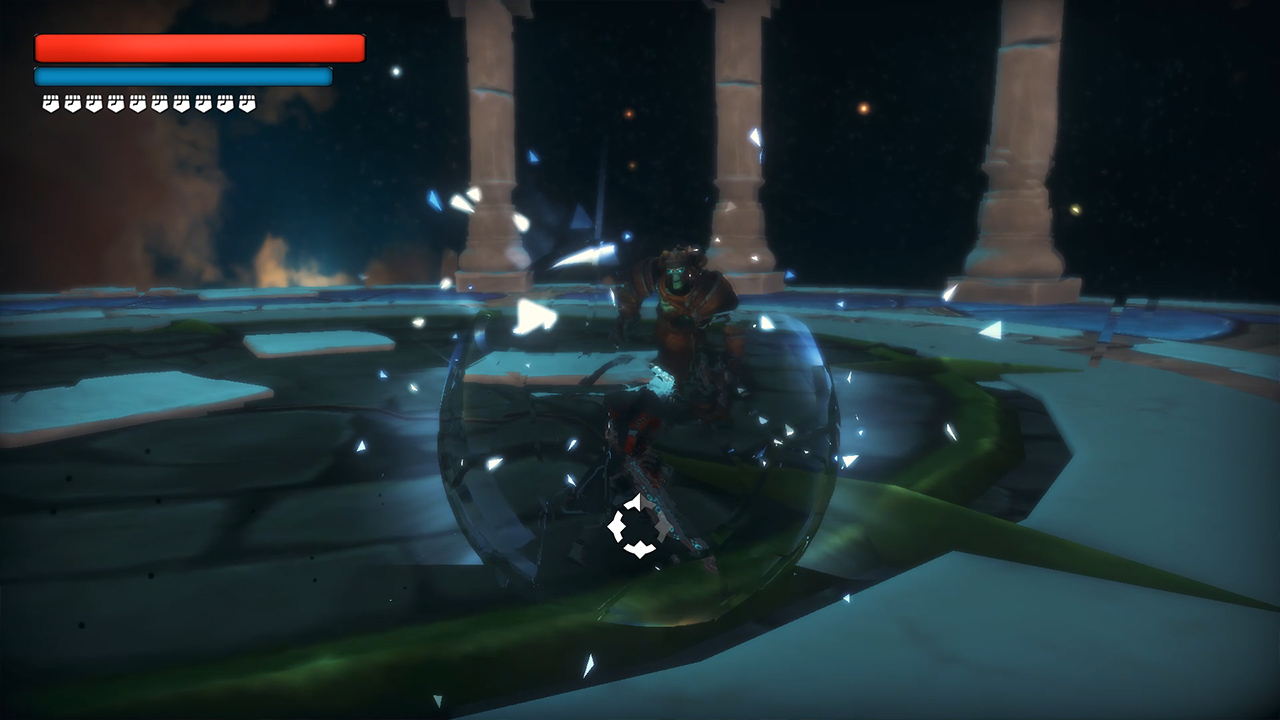
Task: Click the first shield charge icon
Action: pyautogui.click(x=49, y=103)
